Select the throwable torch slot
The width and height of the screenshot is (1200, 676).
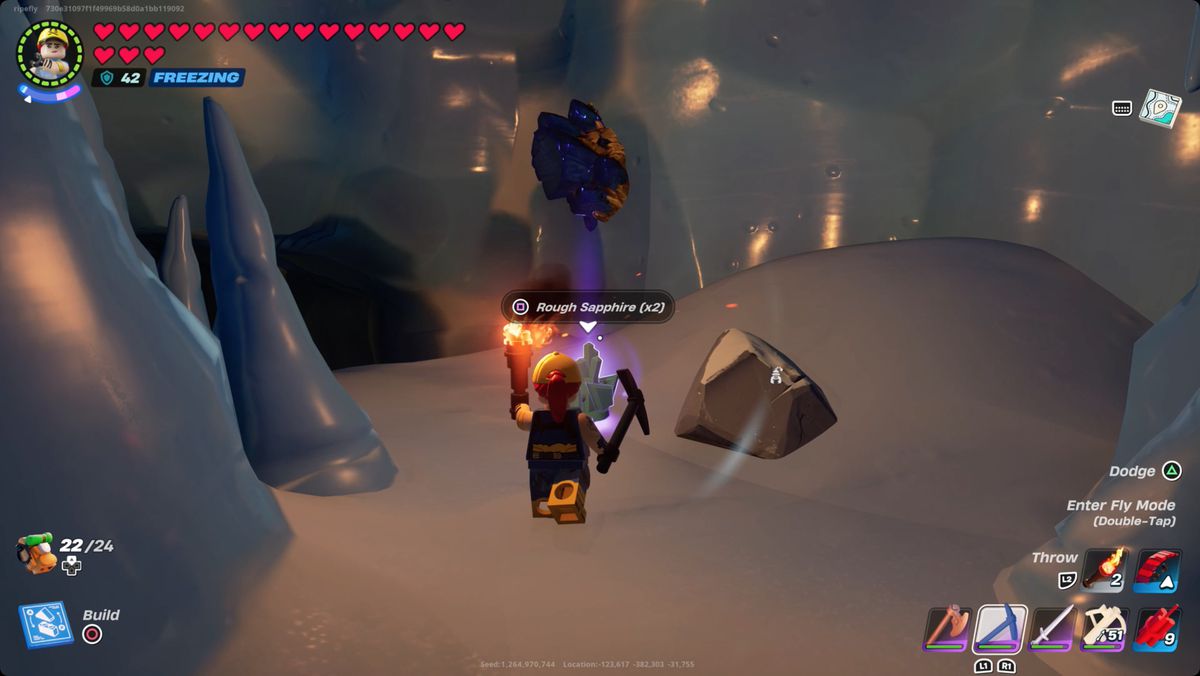[1104, 570]
